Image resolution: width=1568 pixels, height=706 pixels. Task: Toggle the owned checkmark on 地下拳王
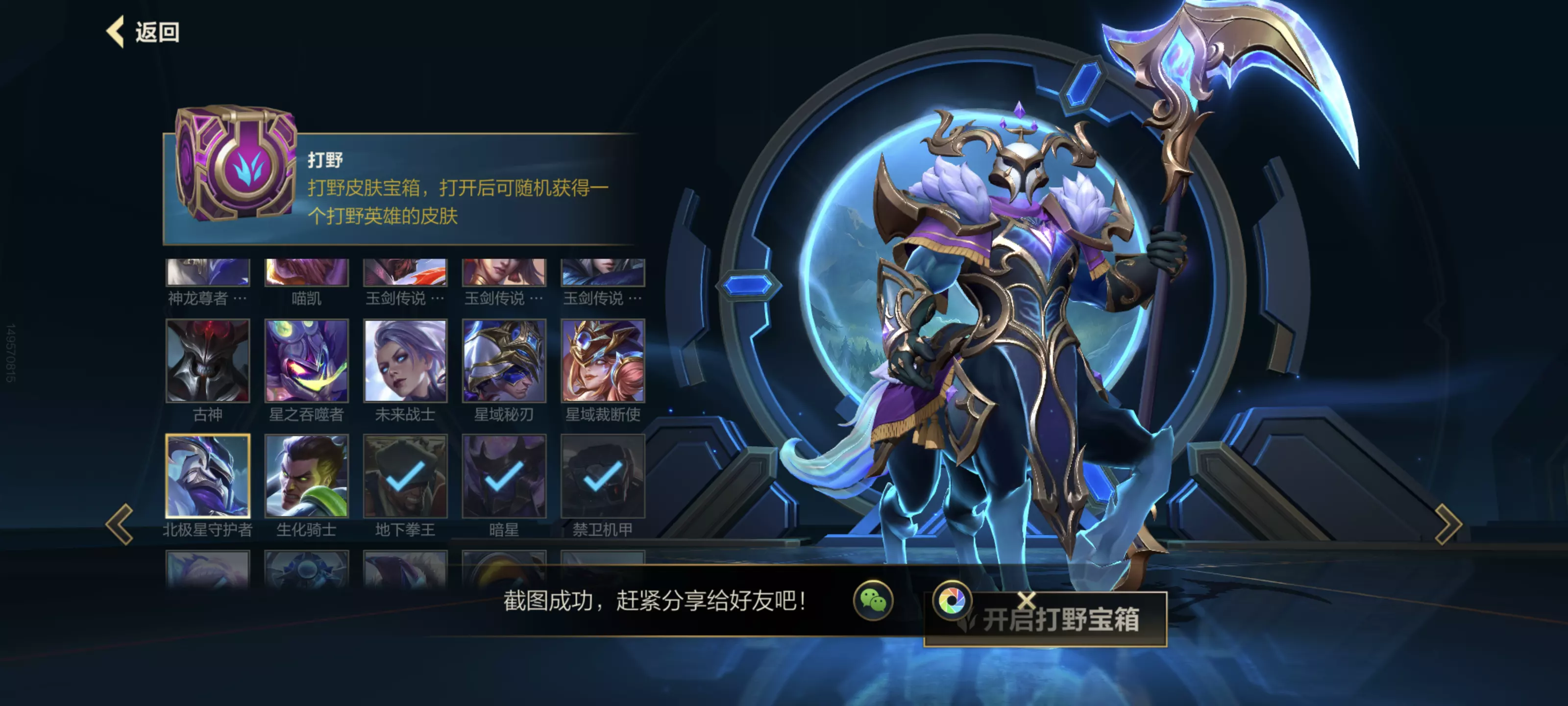[405, 478]
